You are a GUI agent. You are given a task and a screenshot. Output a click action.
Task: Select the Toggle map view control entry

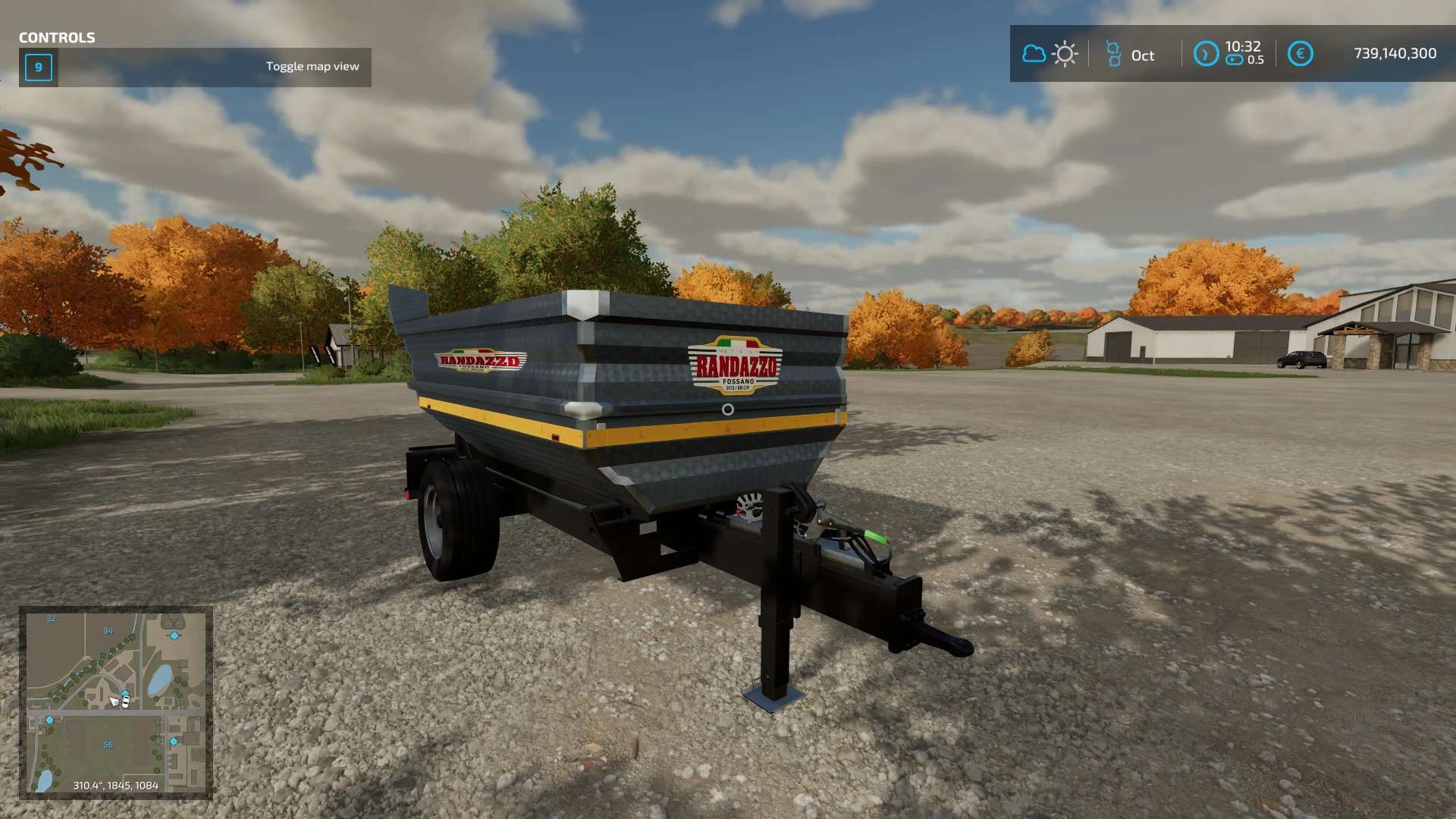point(195,67)
